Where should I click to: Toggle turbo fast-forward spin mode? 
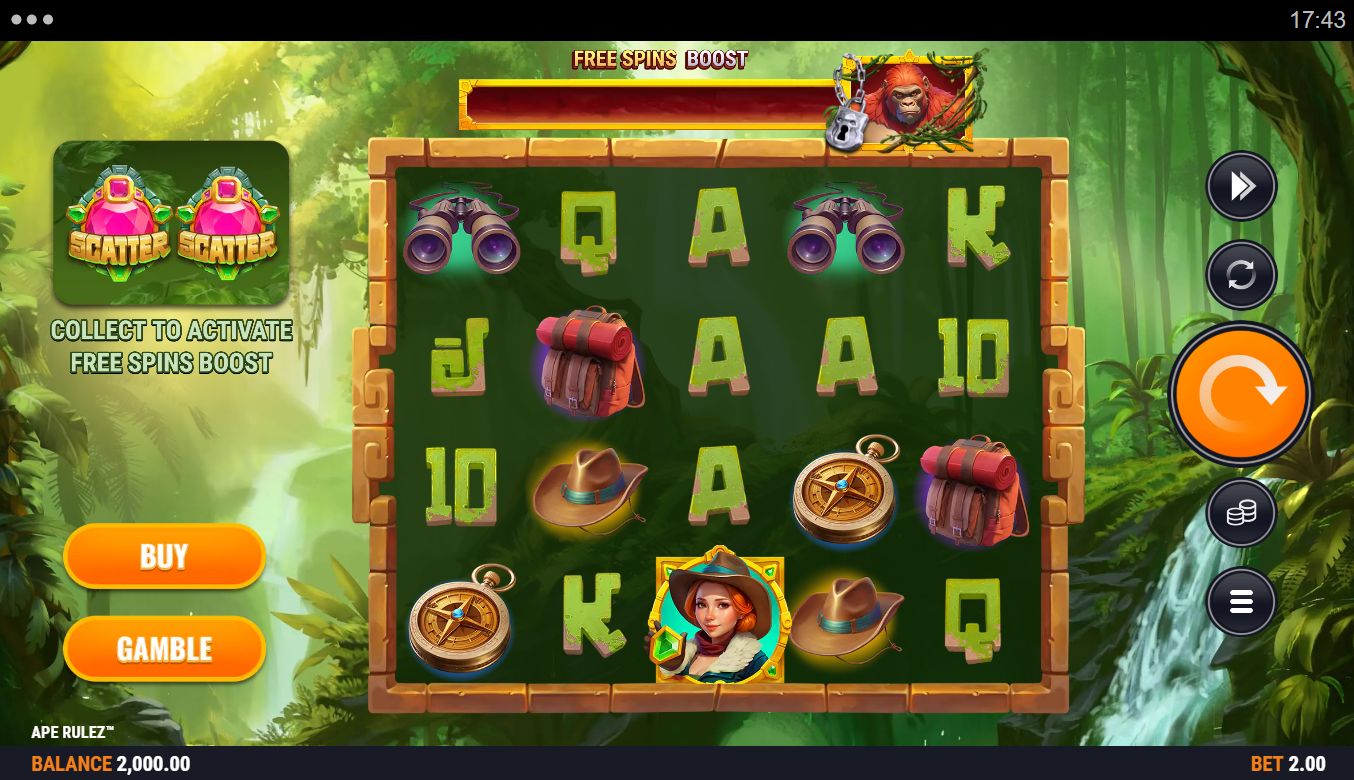1241,186
